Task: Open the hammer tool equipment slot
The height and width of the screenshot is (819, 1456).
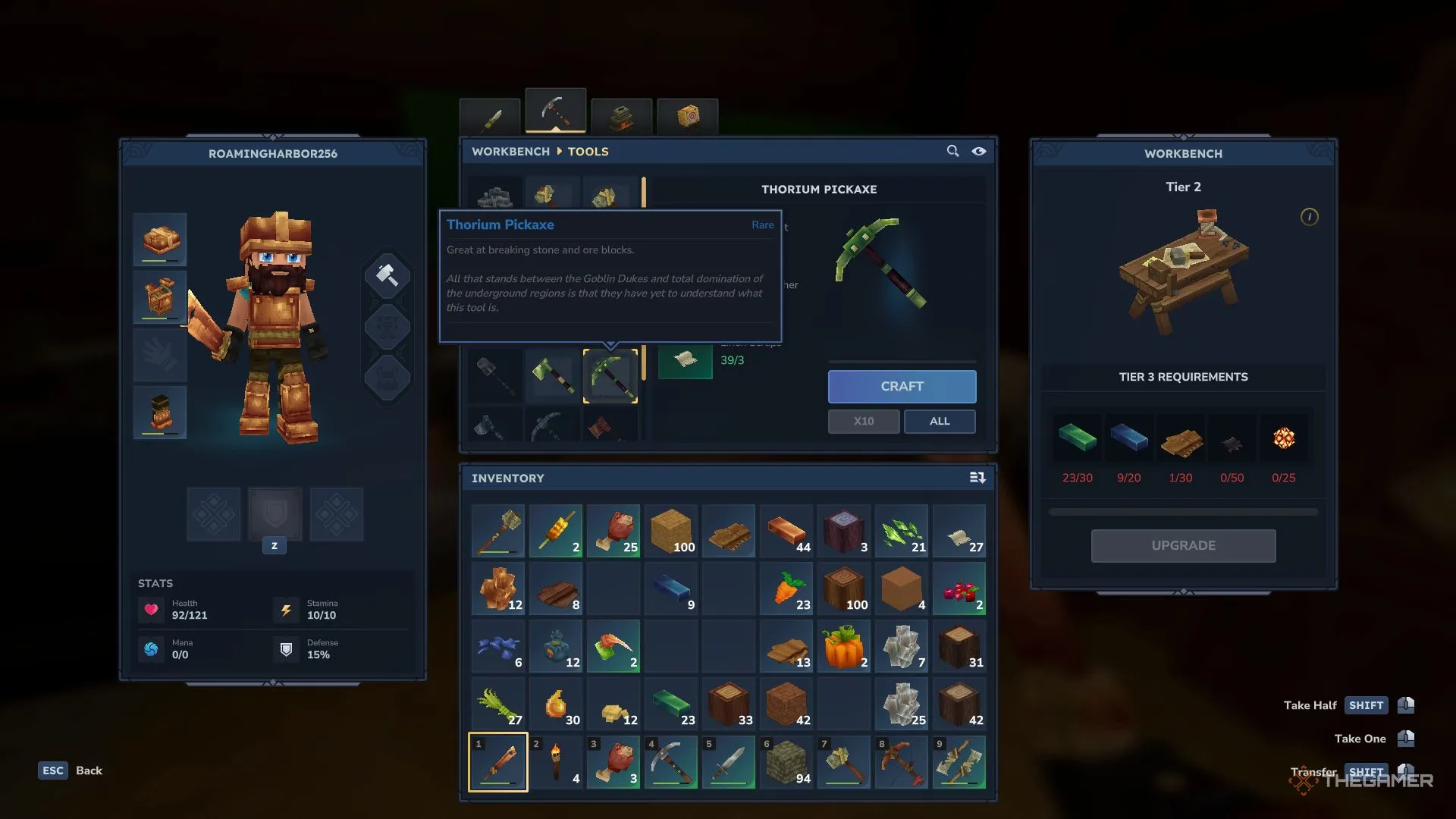Action: coord(387,275)
